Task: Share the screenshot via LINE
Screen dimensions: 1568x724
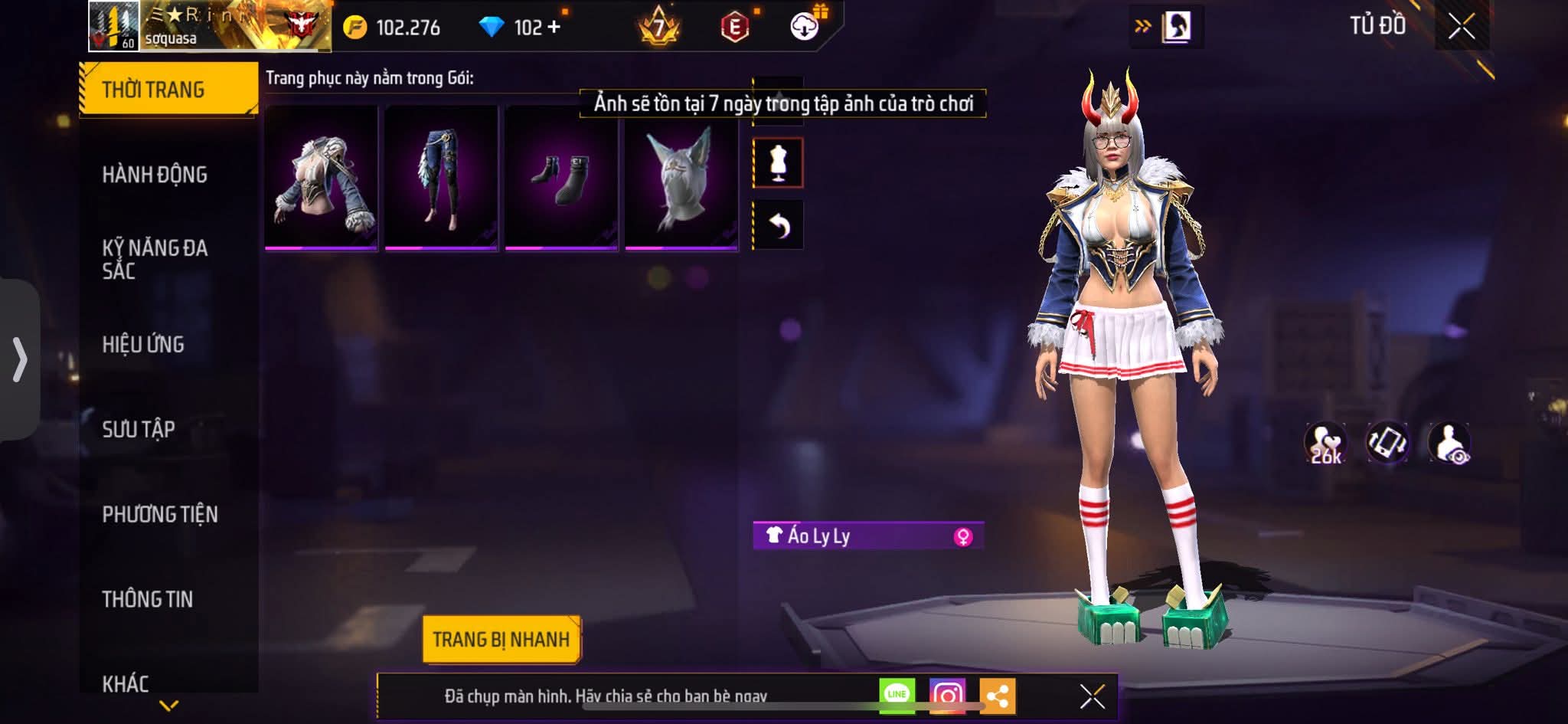Action: (897, 695)
